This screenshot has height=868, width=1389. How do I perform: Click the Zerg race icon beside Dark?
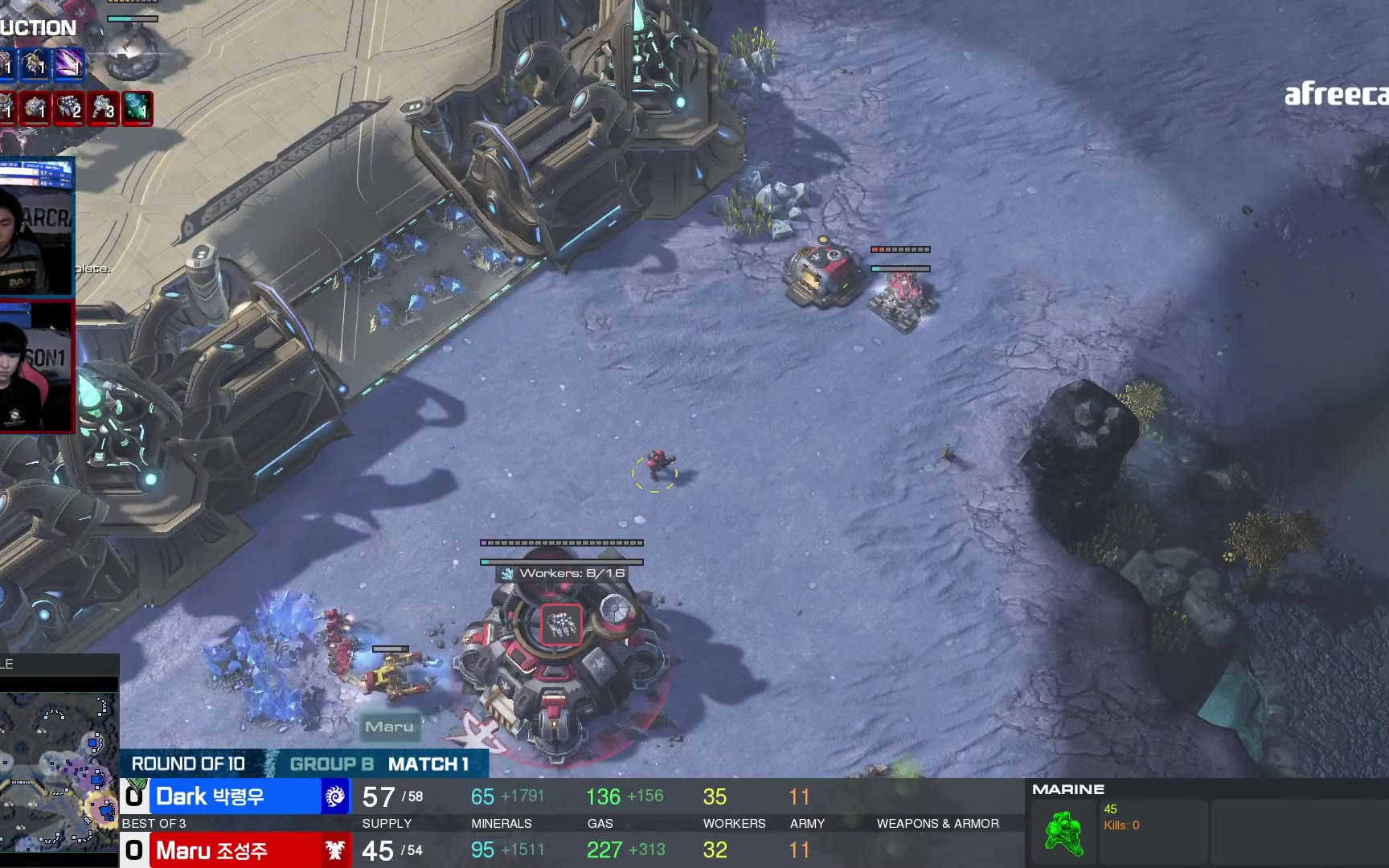tap(335, 796)
